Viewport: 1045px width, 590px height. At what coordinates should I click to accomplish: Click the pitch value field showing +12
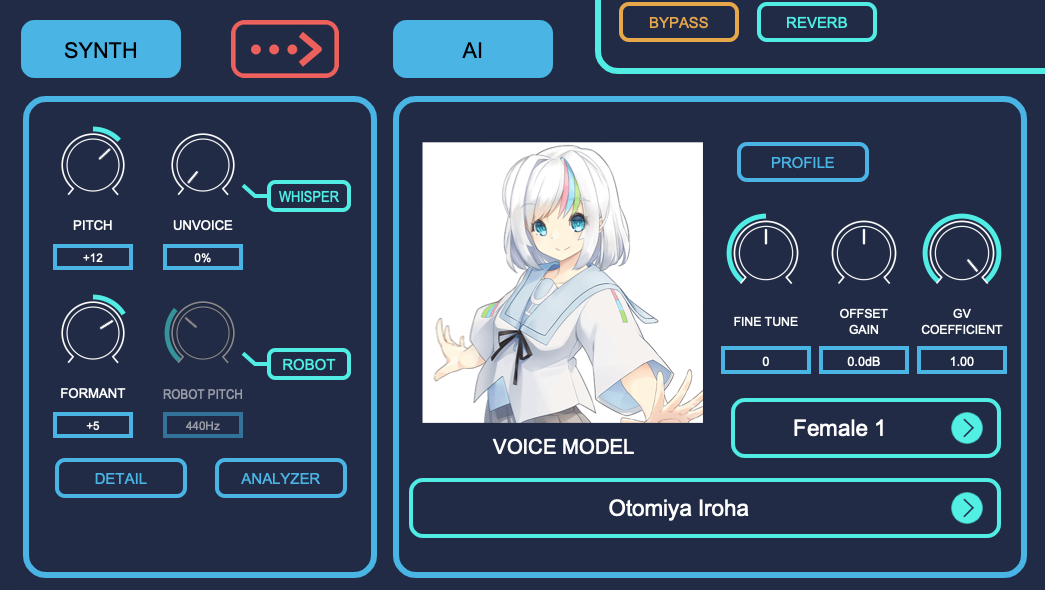pyautogui.click(x=92, y=257)
